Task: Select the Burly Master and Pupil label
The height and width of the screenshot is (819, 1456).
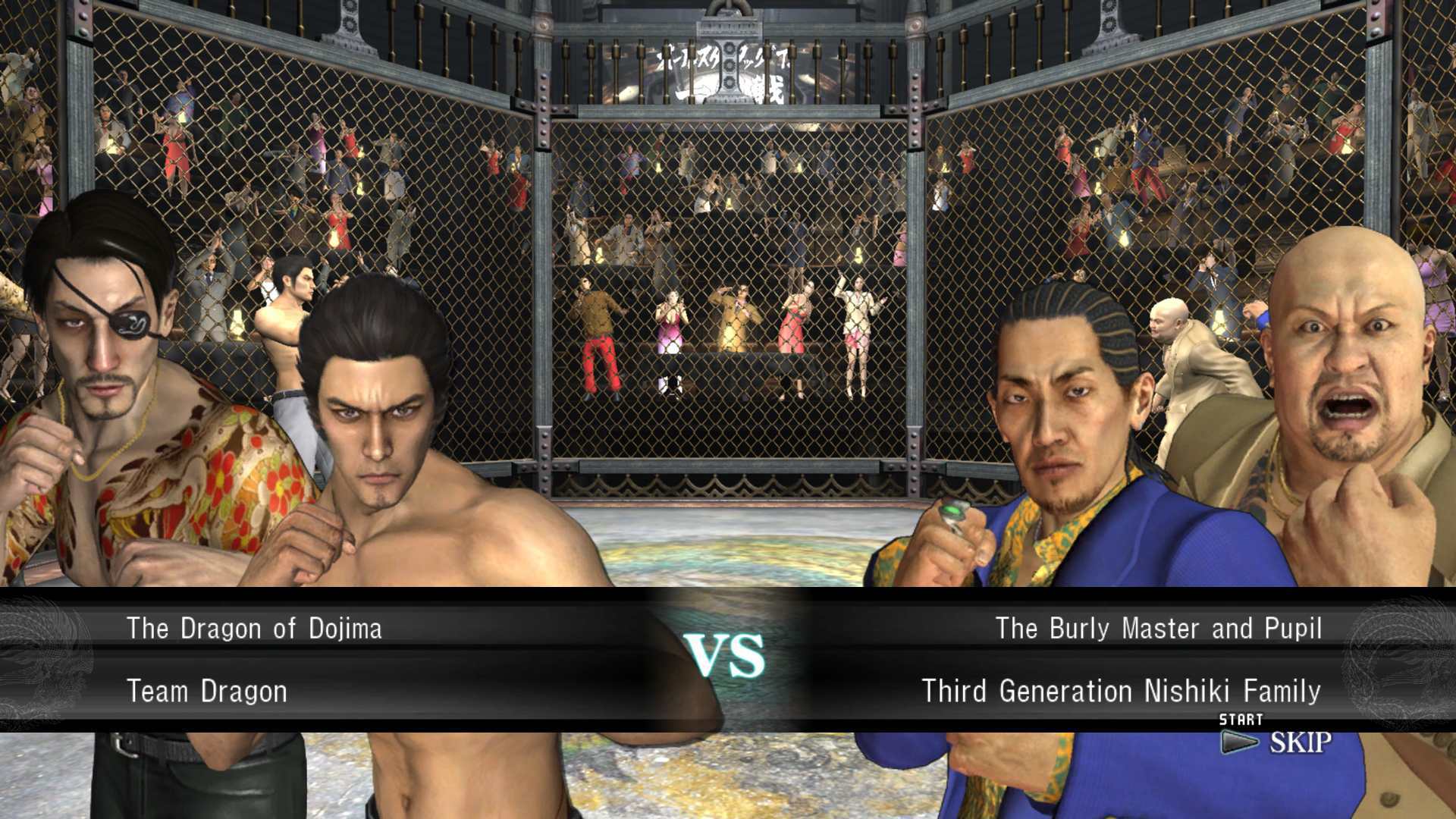Action: tap(1160, 628)
